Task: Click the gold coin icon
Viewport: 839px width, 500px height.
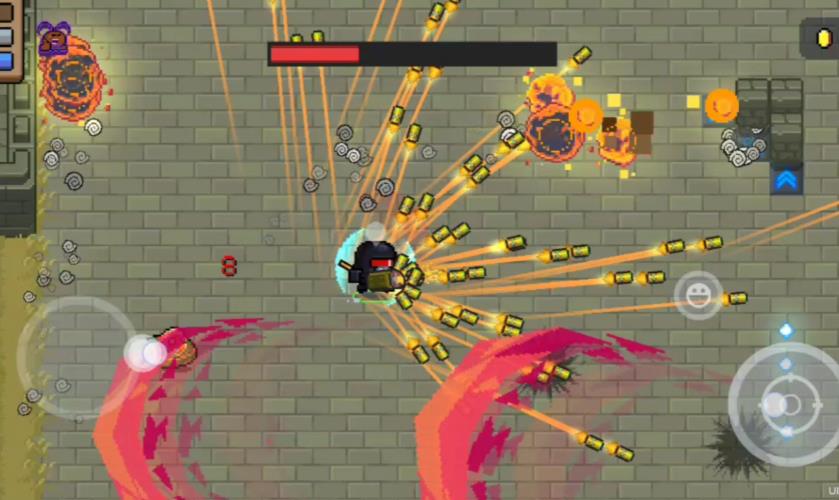Action: tap(822, 39)
